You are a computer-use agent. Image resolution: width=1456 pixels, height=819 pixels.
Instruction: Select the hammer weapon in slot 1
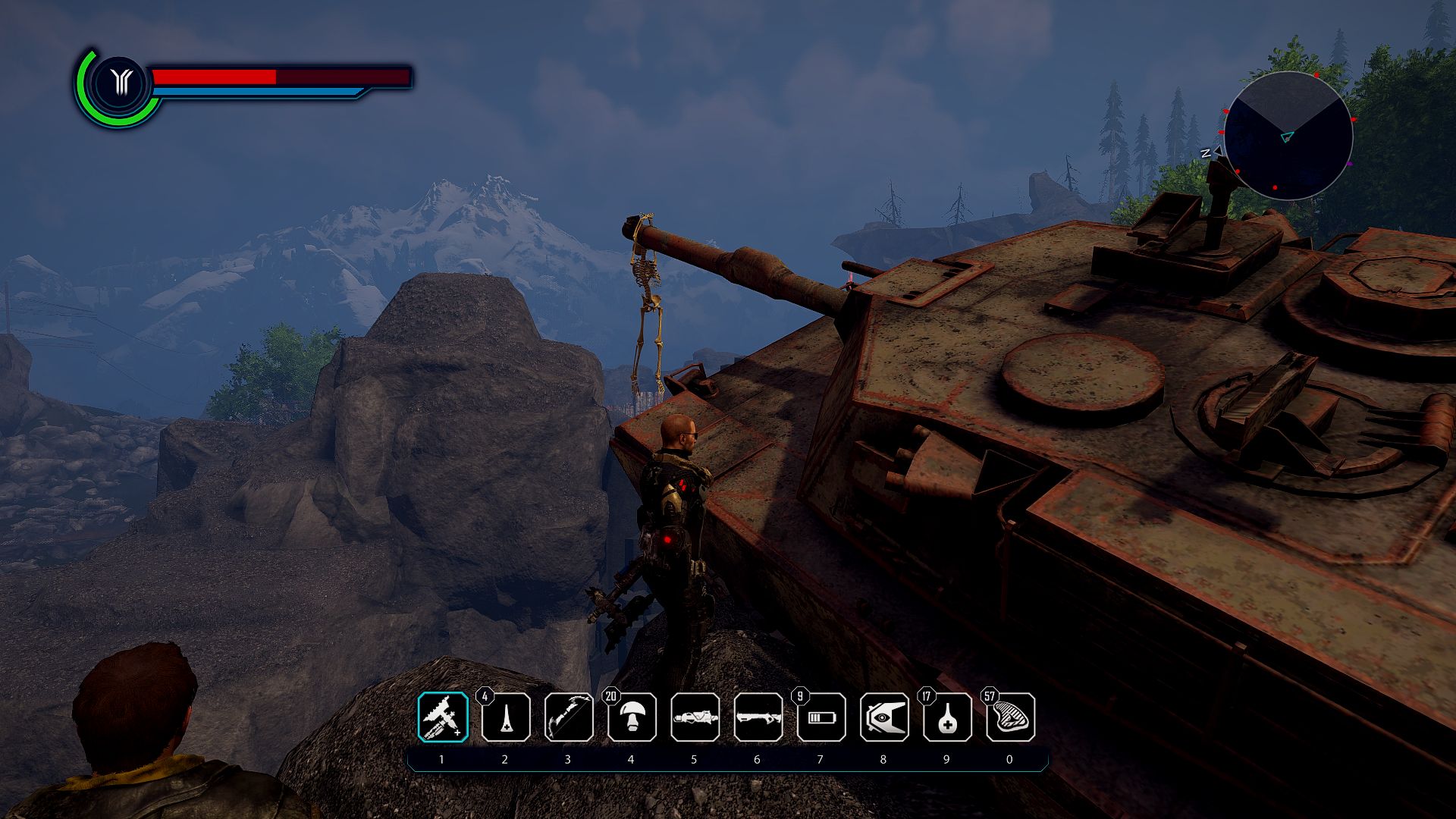(443, 717)
